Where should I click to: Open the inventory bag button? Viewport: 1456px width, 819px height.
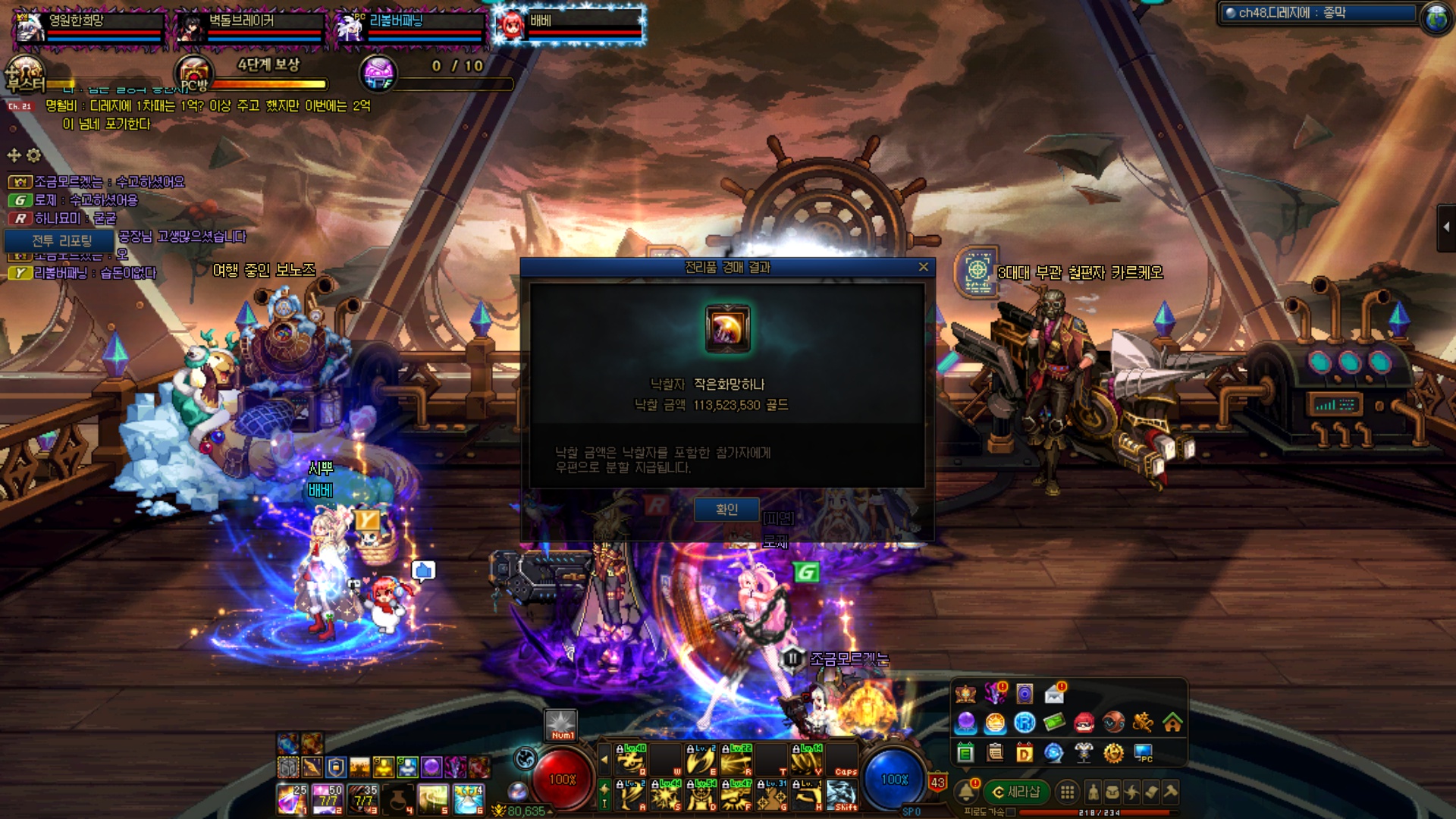point(1112,792)
